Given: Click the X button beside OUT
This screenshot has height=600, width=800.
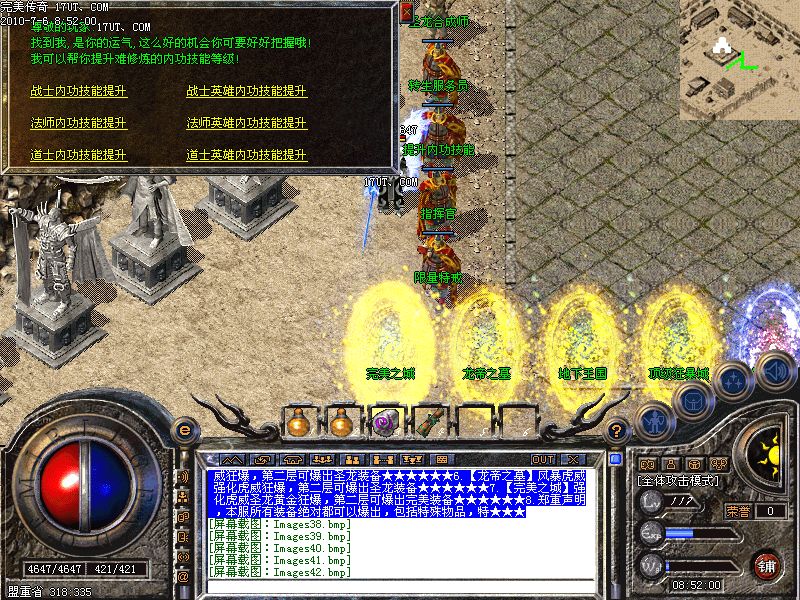Looking at the screenshot, I should click(x=574, y=460).
